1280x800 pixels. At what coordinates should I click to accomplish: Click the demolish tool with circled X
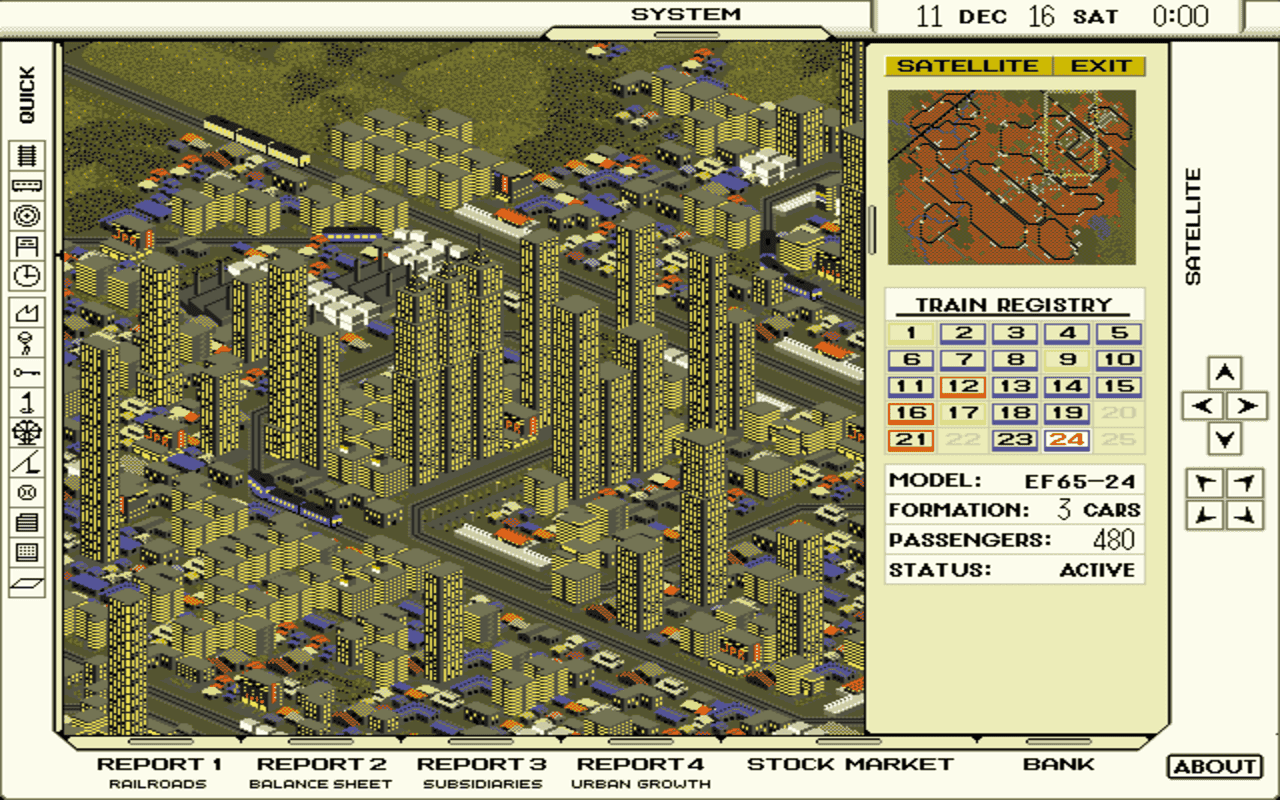pyautogui.click(x=28, y=490)
